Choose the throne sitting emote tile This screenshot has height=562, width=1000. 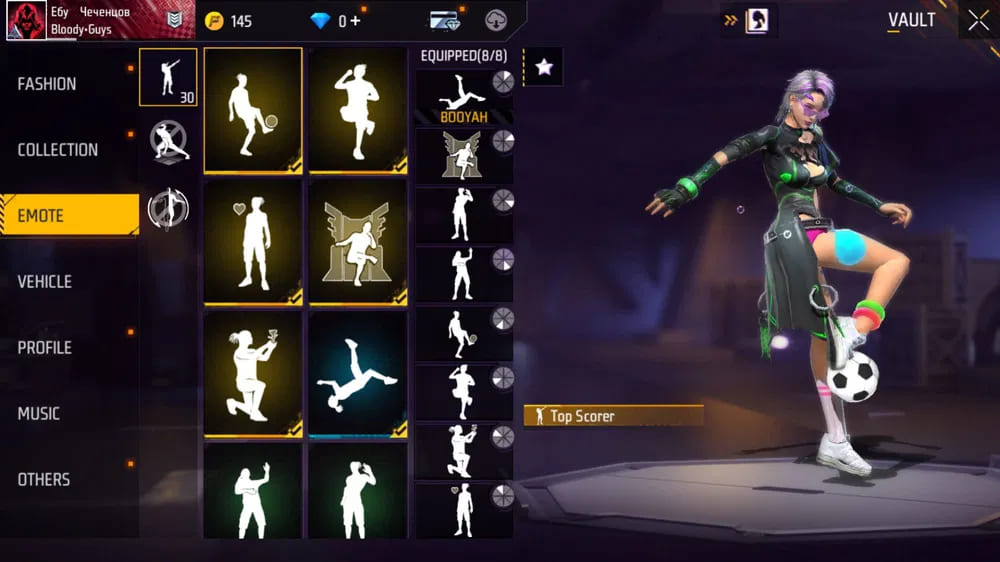[358, 241]
